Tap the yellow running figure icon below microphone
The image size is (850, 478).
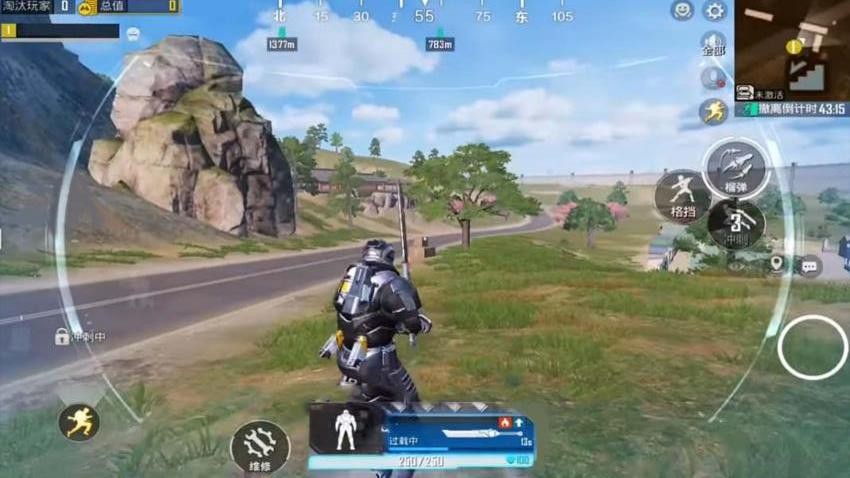[x=713, y=111]
